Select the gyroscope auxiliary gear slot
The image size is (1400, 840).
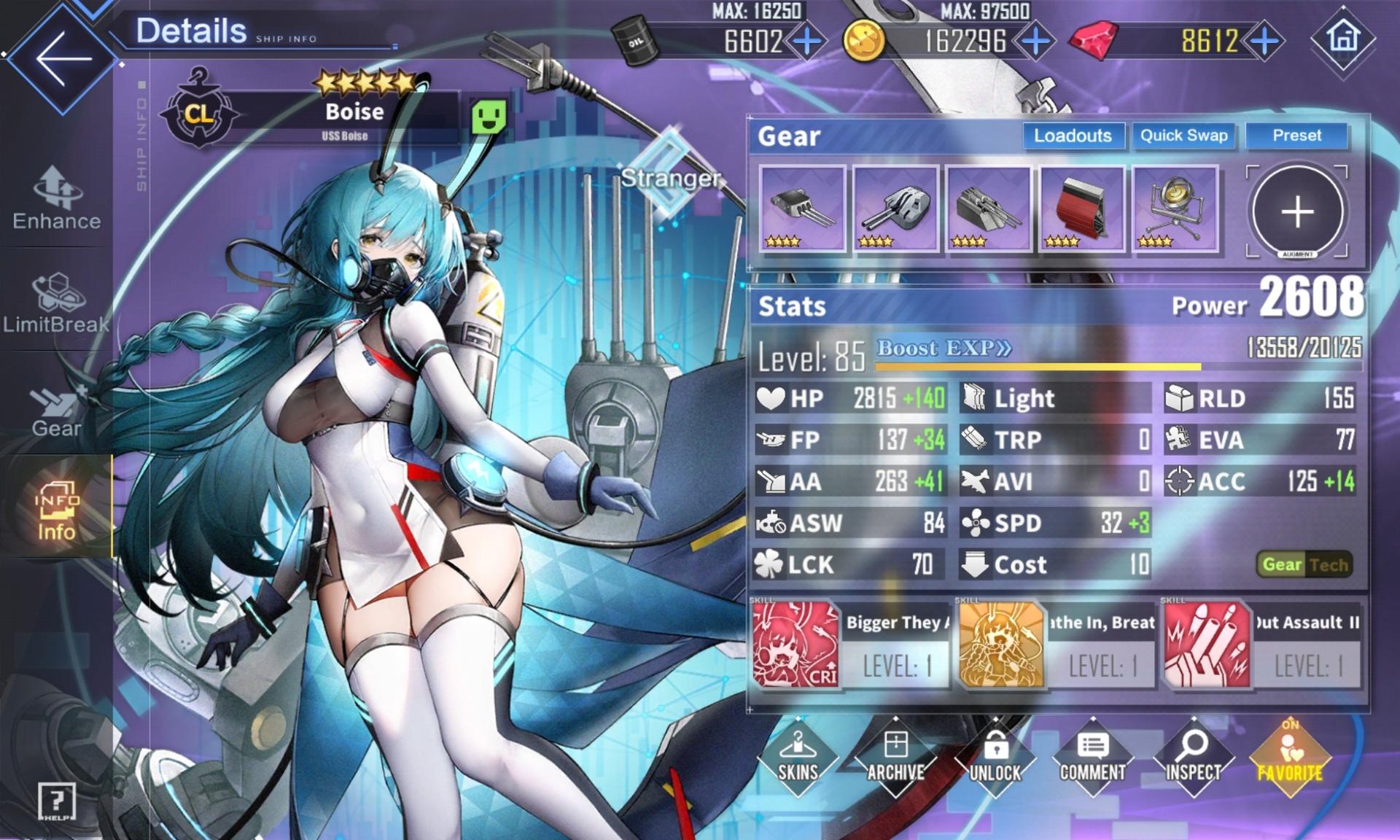(x=1175, y=209)
